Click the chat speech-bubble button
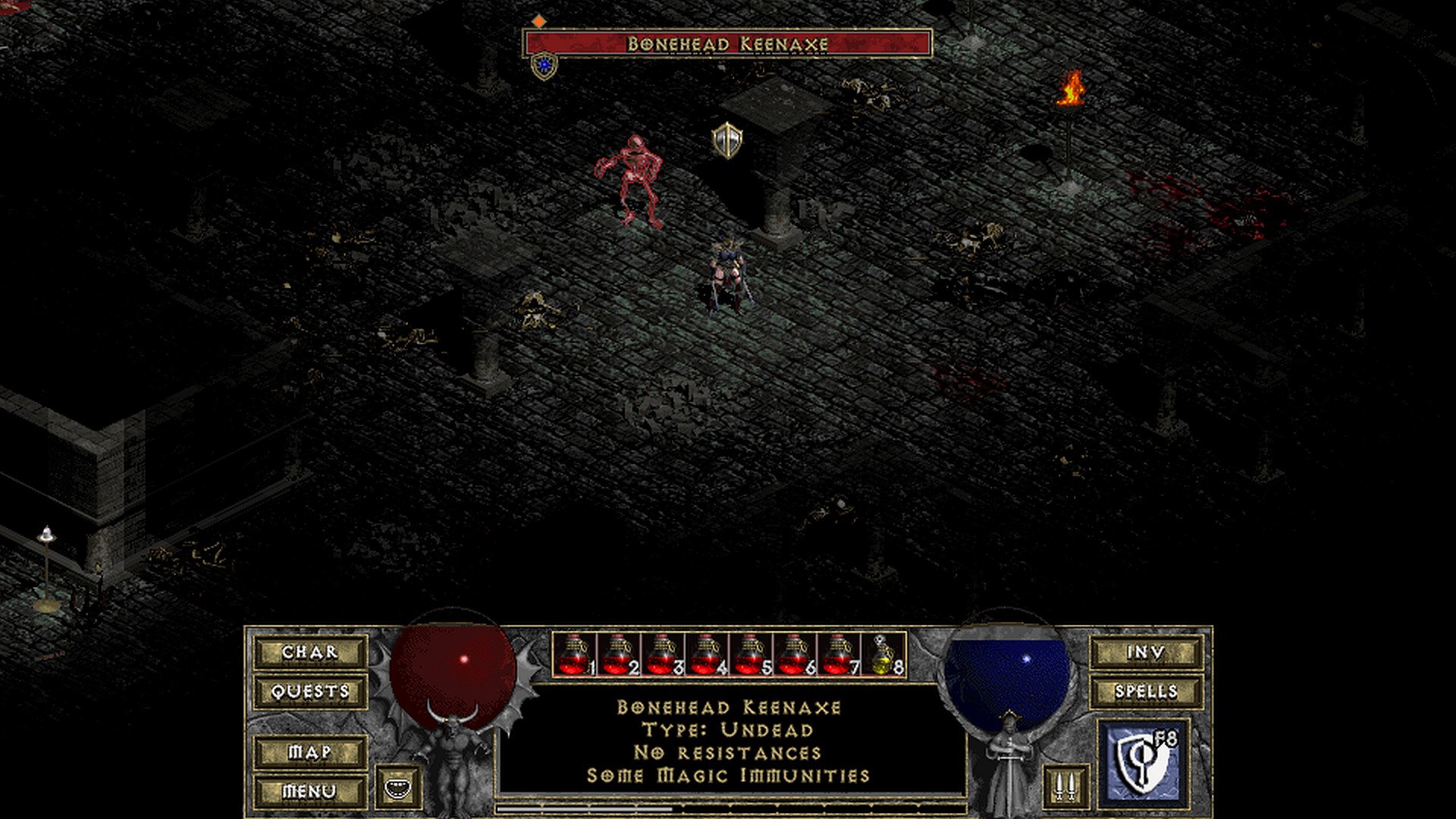This screenshot has height=819, width=1456. click(x=398, y=787)
